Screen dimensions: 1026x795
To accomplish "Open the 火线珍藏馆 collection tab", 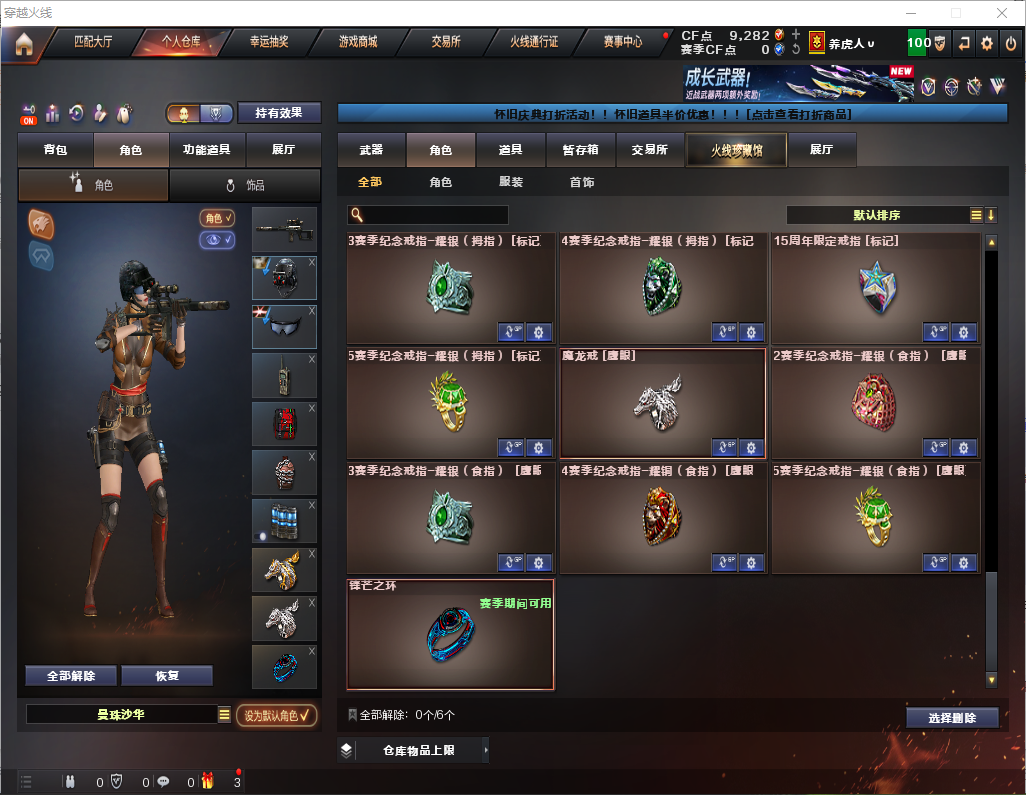I will (x=735, y=150).
